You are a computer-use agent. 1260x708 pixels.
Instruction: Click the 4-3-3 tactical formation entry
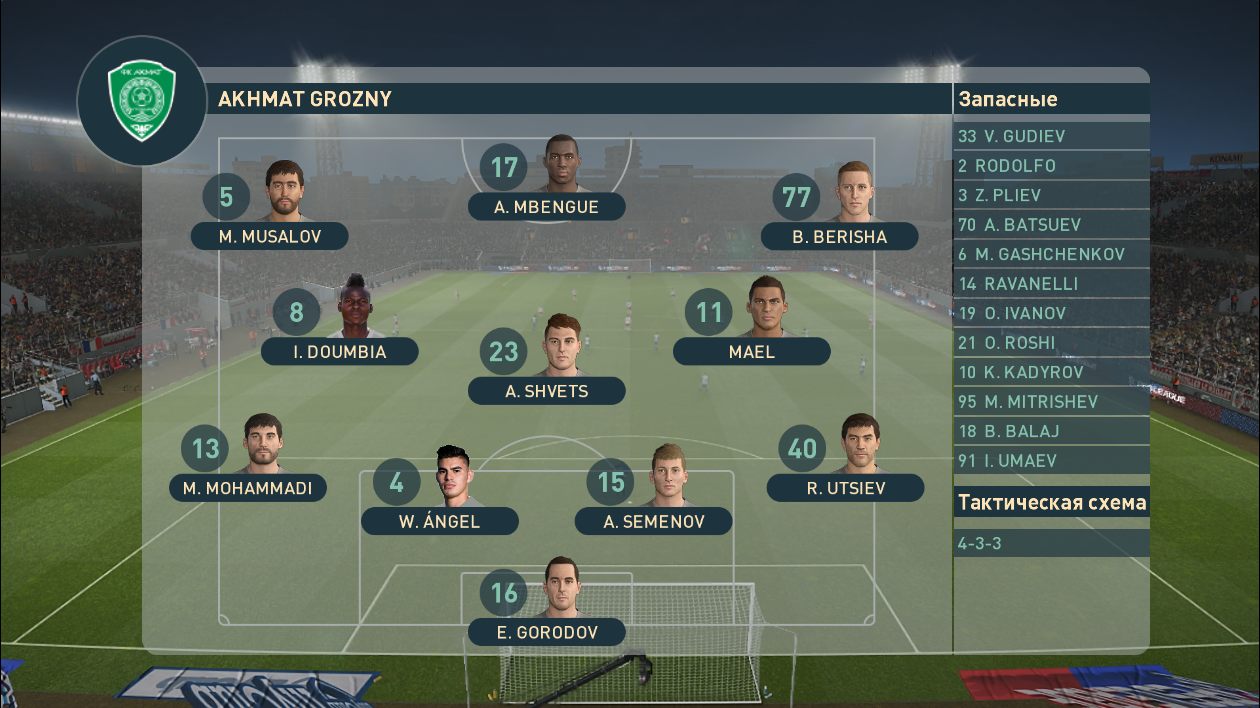(1051, 544)
